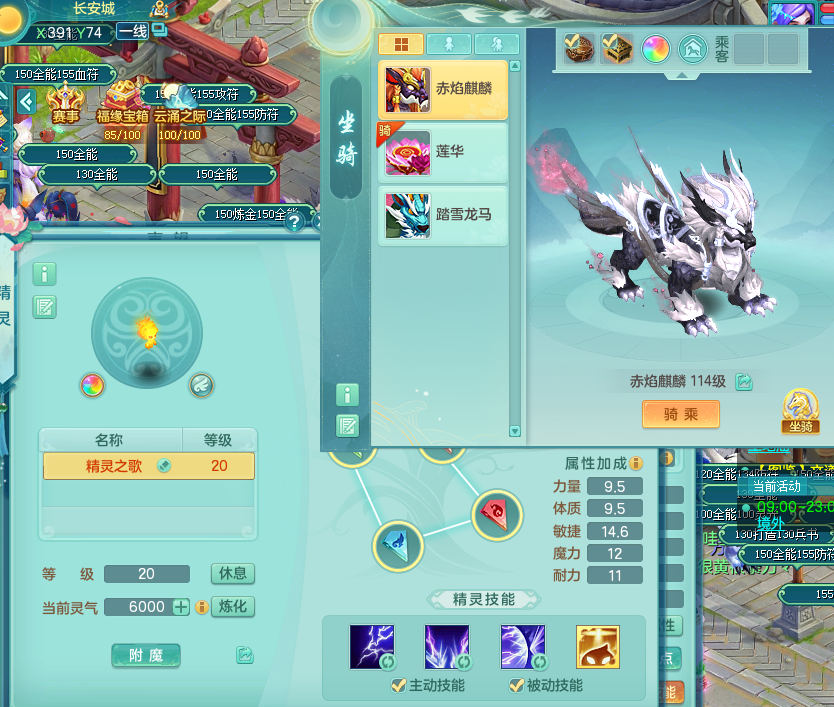Toggle the 主动技能 checkbox
834x707 pixels.
tap(398, 686)
